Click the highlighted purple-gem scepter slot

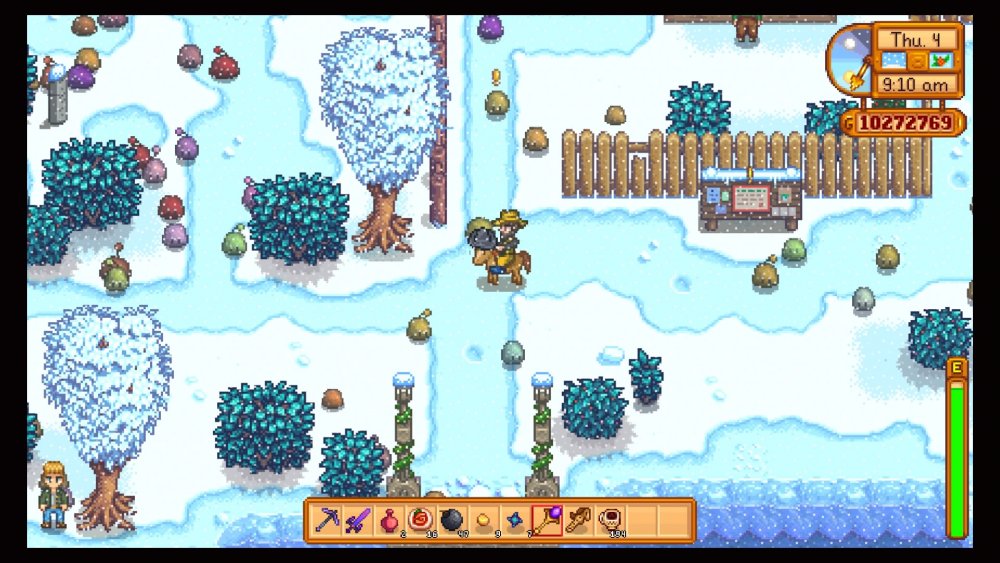pos(546,520)
